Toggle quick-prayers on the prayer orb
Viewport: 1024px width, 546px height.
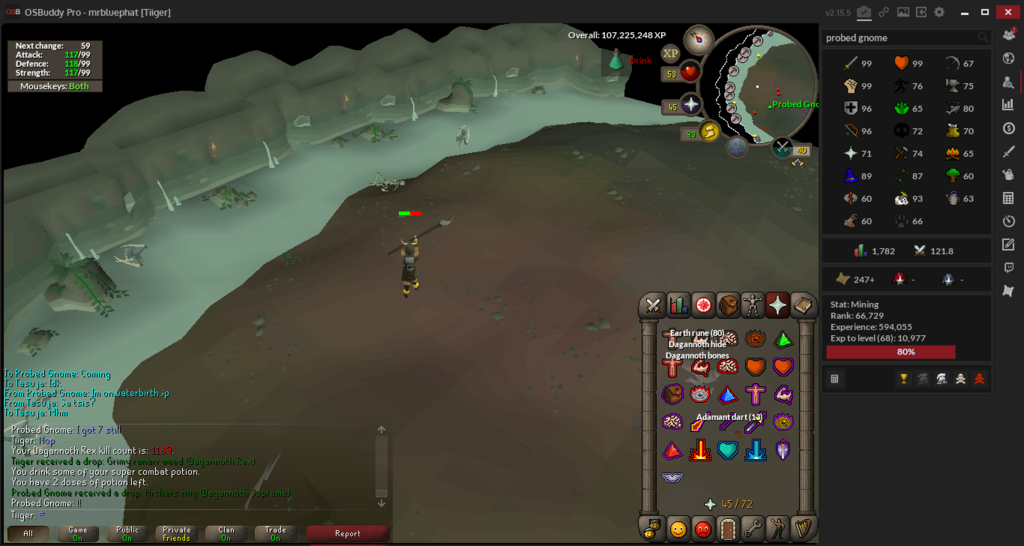pos(690,106)
